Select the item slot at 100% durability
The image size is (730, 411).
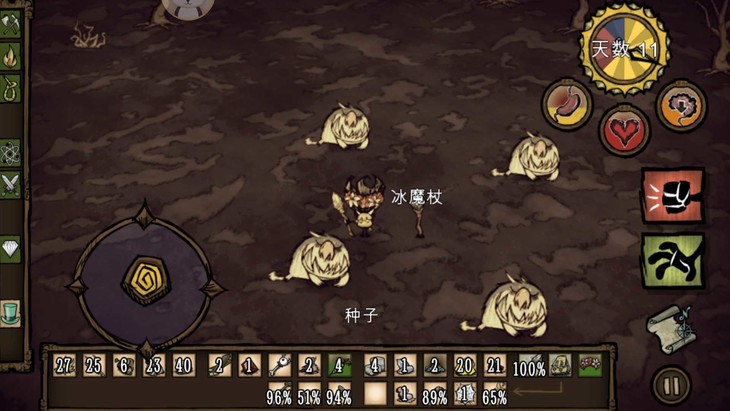coord(529,366)
